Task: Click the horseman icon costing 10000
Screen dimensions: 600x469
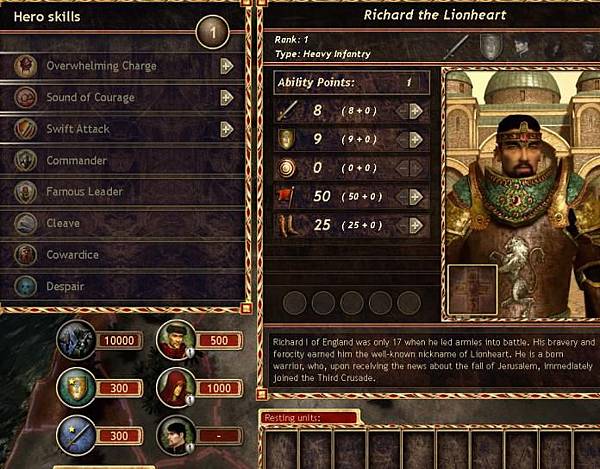Action: [x=76, y=339]
